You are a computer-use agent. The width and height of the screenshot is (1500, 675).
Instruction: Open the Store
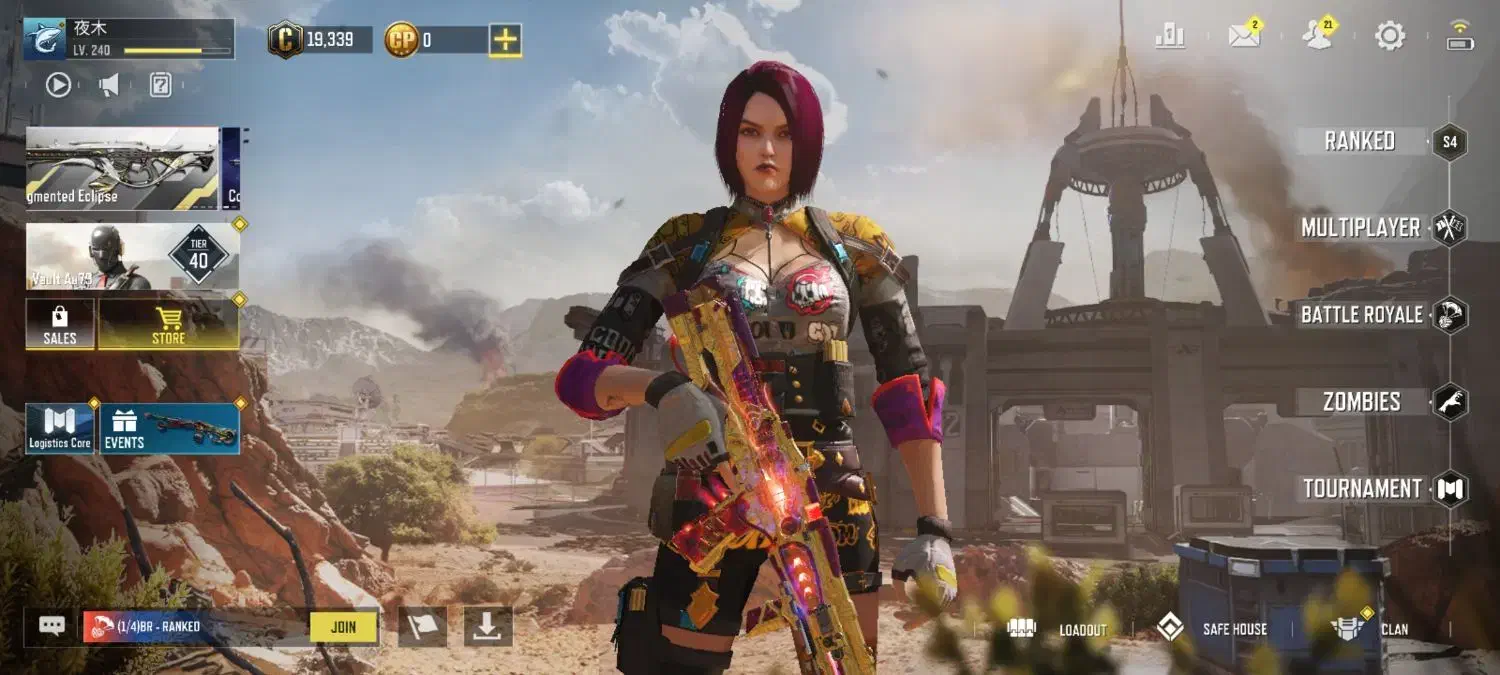[168, 324]
